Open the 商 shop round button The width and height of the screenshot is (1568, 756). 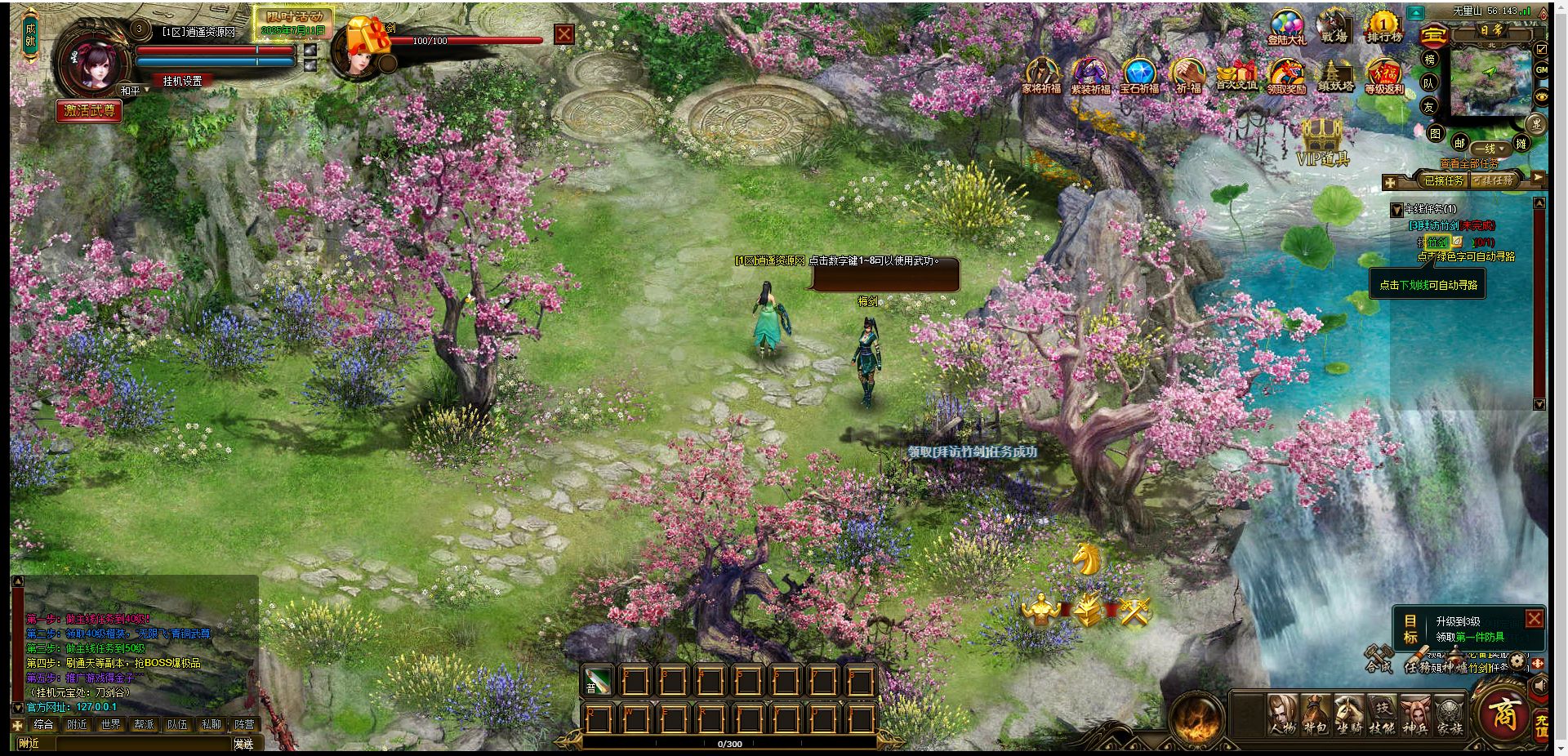1504,714
